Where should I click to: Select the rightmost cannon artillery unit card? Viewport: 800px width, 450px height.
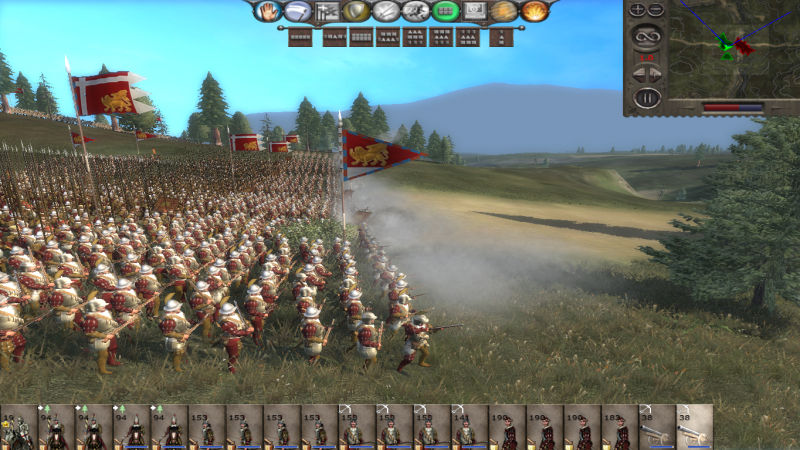(x=694, y=427)
